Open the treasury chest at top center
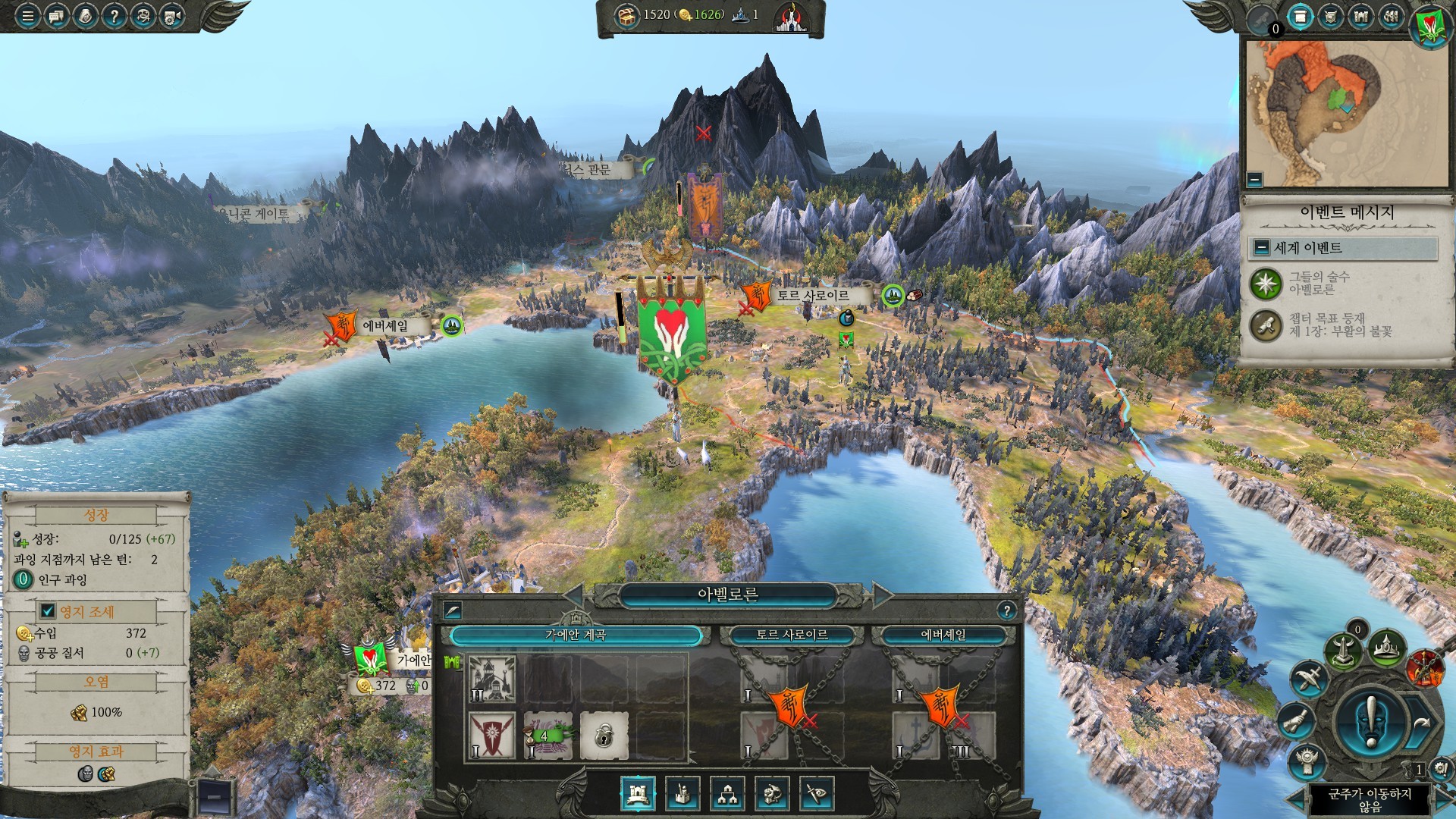This screenshot has height=819, width=1456. click(626, 15)
